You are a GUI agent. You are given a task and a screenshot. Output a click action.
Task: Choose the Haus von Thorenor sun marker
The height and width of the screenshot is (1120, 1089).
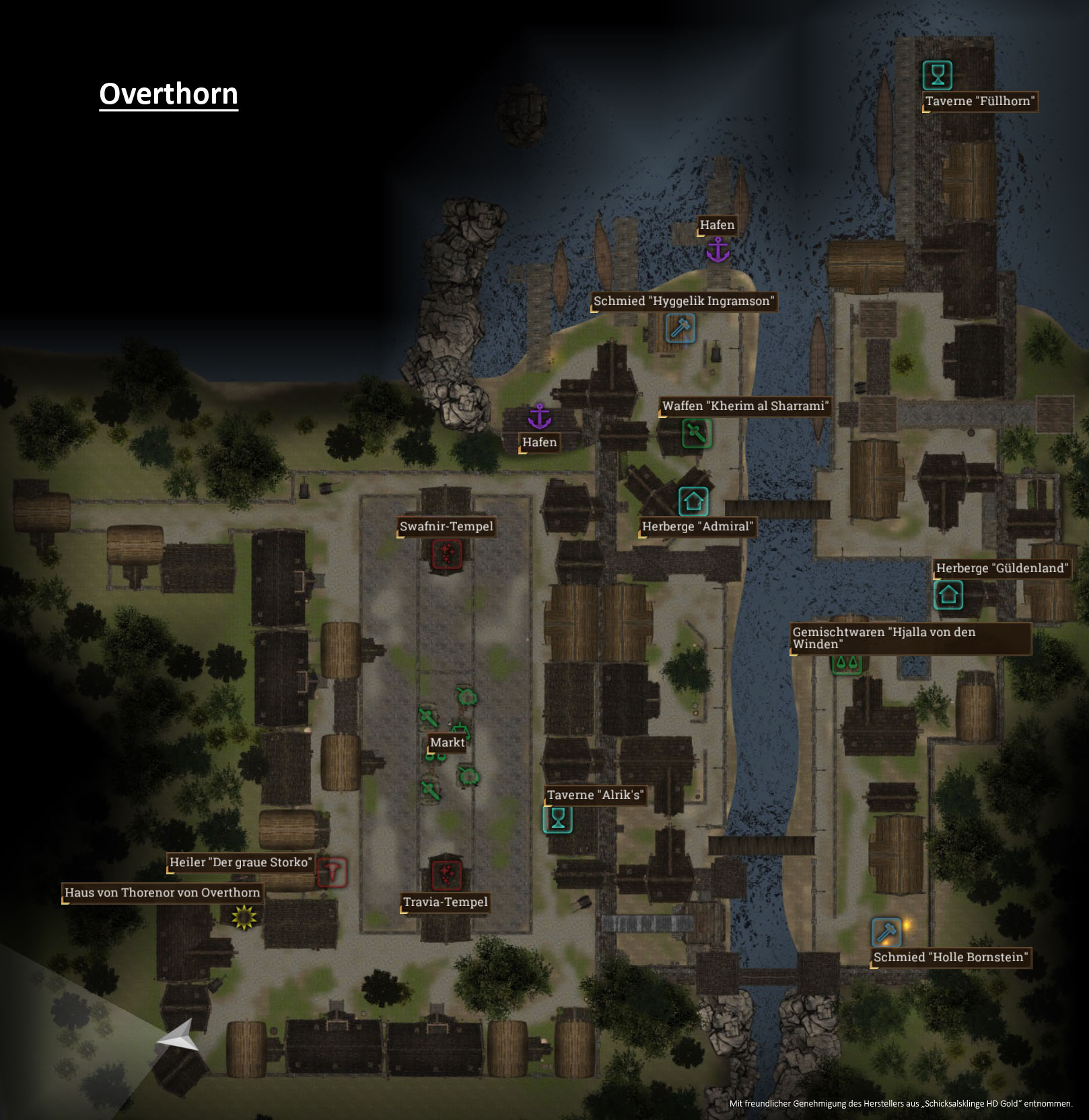click(244, 917)
